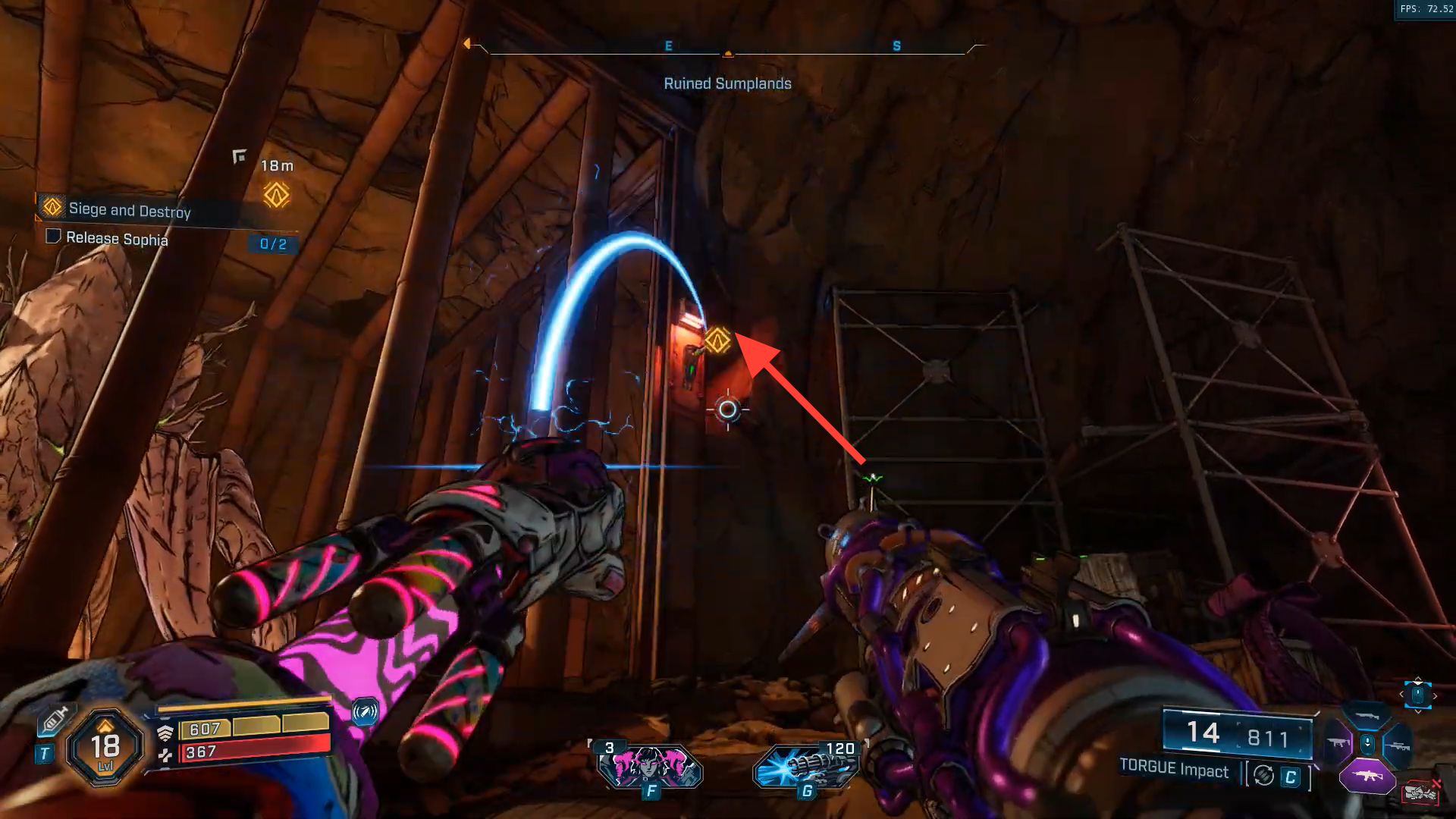Click the blue mouse-wheel selector icon
The height and width of the screenshot is (819, 1456).
point(1417,694)
